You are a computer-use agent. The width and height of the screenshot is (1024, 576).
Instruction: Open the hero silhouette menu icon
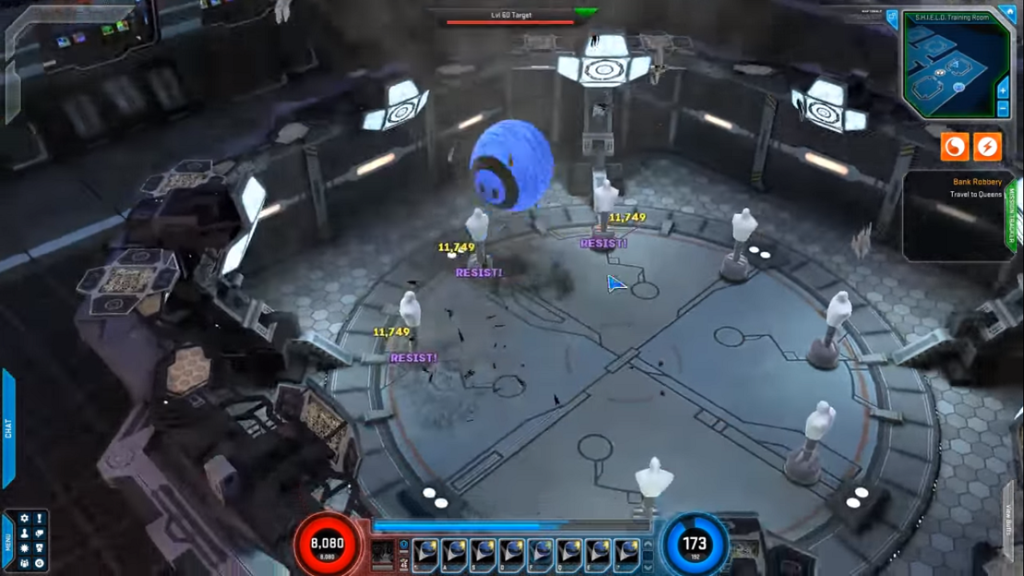[23, 535]
